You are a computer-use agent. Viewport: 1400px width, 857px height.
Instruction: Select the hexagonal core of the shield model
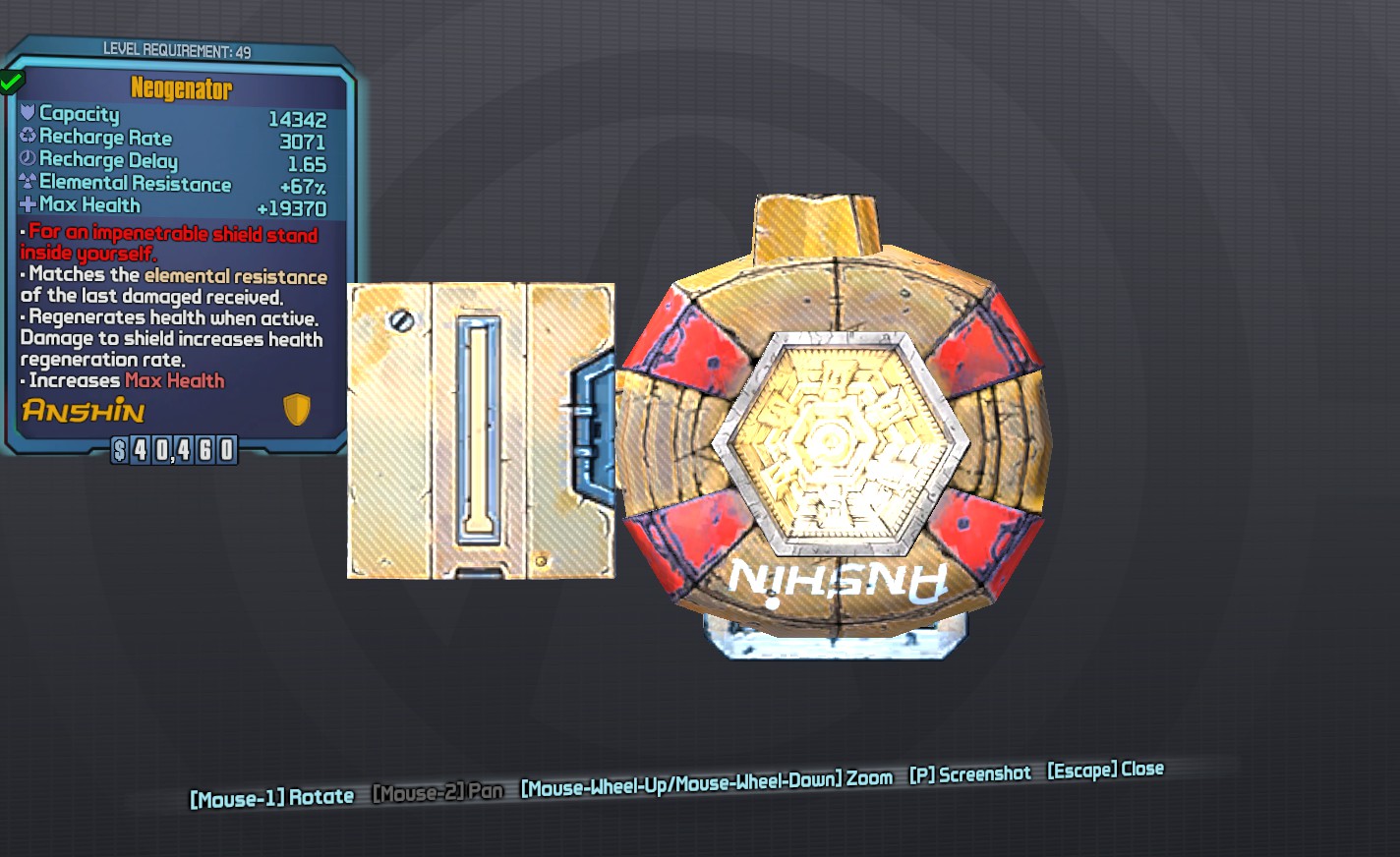click(x=836, y=440)
